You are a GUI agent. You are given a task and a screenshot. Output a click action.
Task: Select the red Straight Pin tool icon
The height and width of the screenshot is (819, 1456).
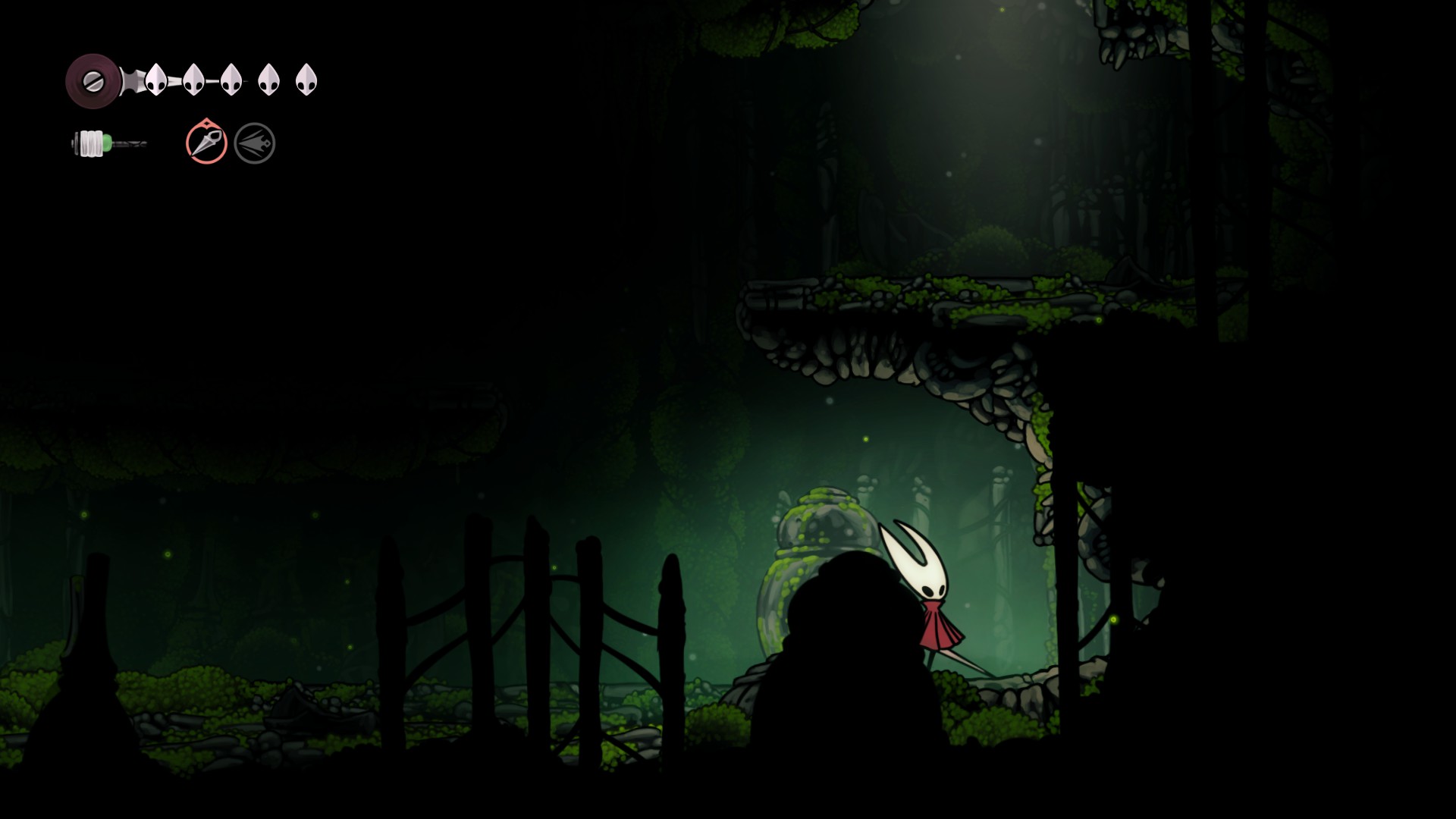click(205, 142)
